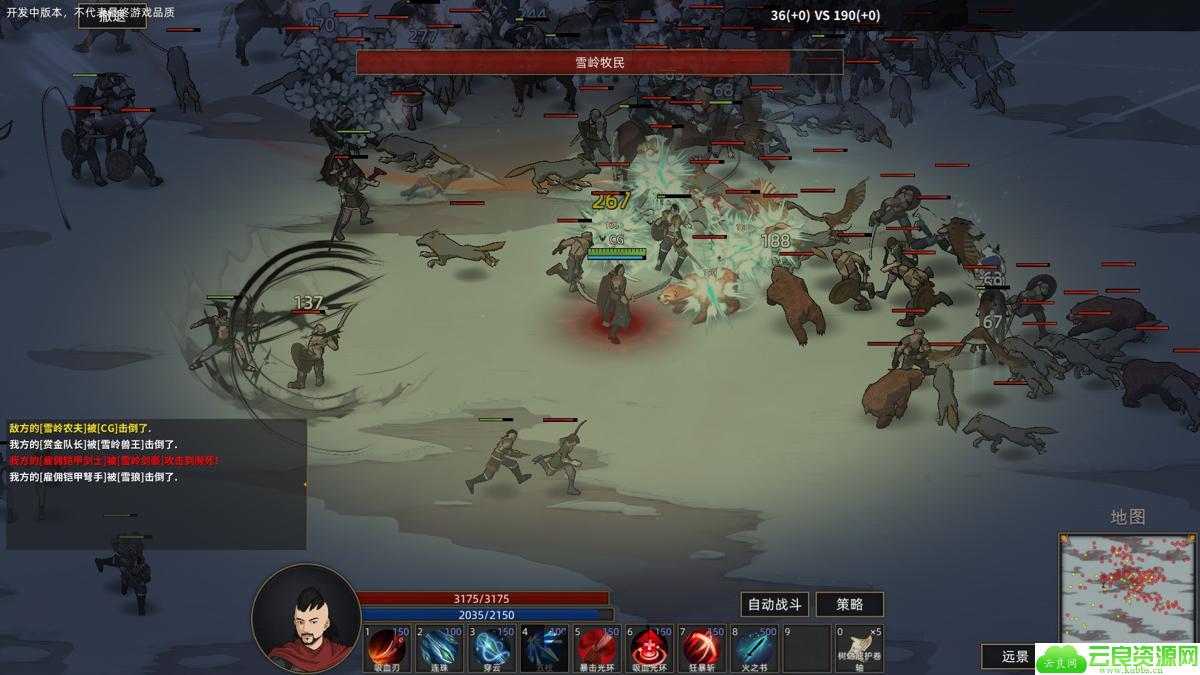Screen dimensions: 1200x675
Task: Trigger the 吸血光环 aura skill
Action: [x=649, y=648]
